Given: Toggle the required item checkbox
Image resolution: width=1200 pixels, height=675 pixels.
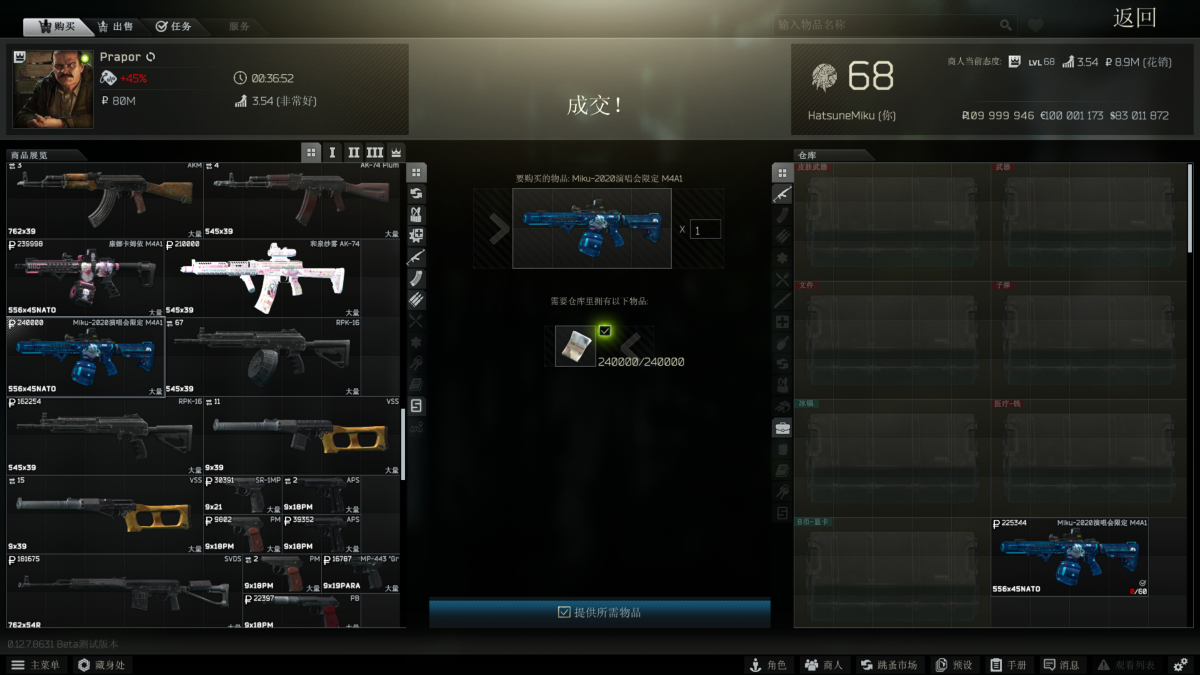Looking at the screenshot, I should [605, 331].
